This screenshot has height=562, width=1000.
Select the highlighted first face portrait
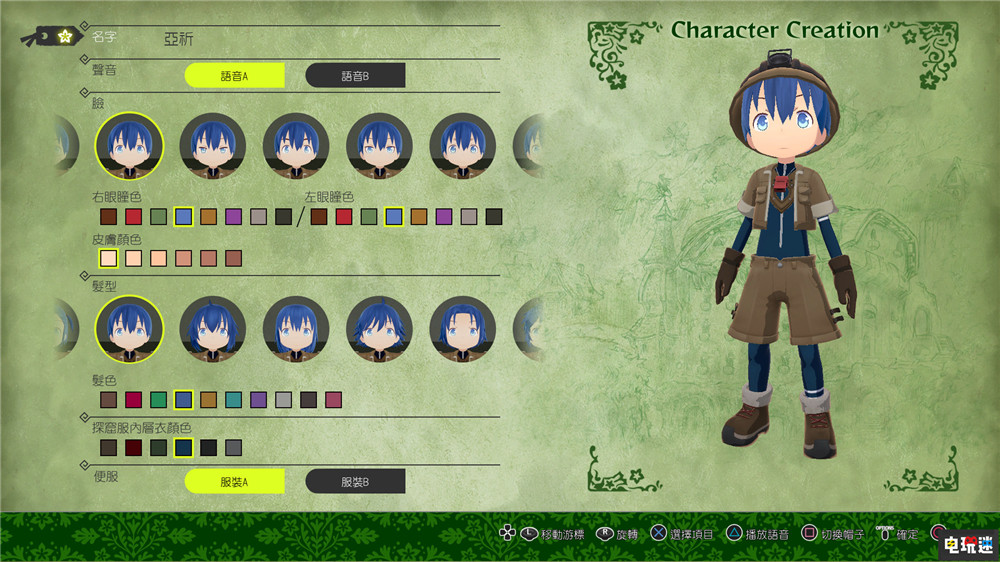(x=129, y=146)
